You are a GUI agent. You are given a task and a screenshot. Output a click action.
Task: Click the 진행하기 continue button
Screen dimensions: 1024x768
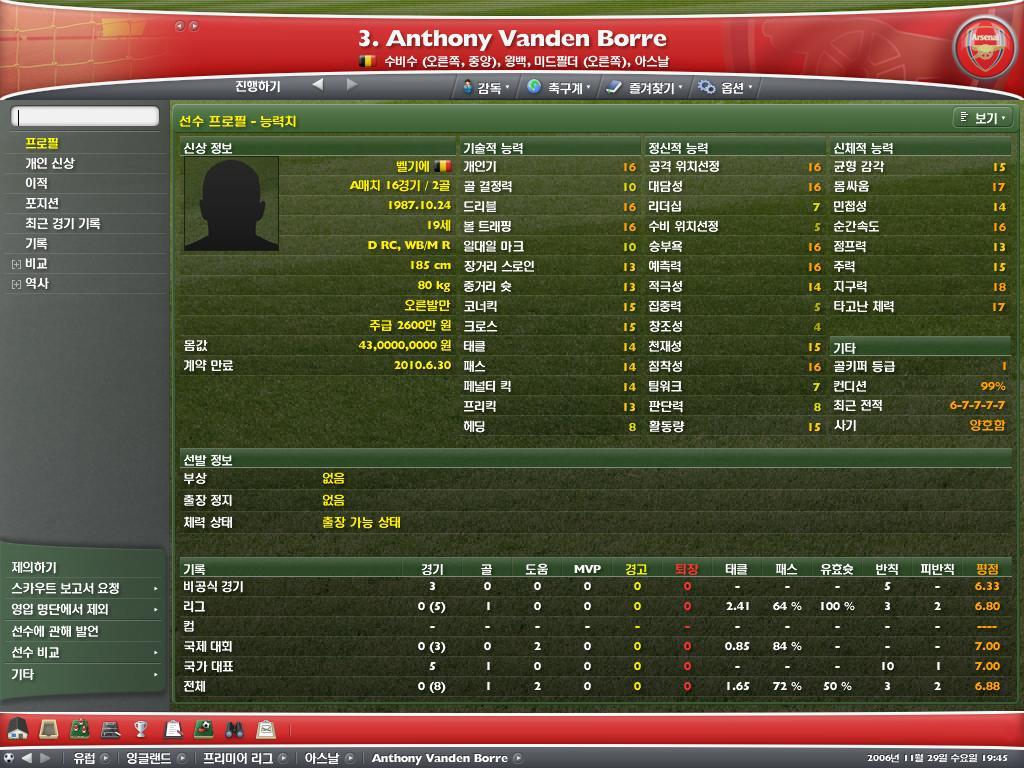pyautogui.click(x=258, y=87)
